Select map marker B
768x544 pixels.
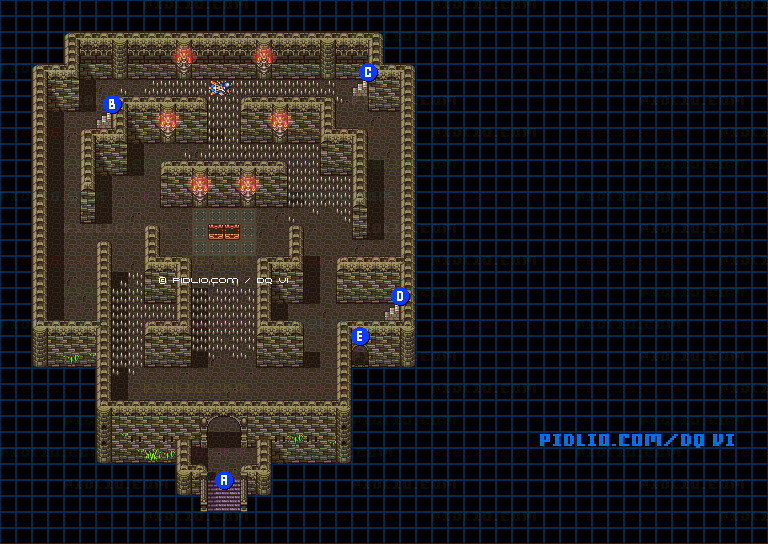(112, 104)
